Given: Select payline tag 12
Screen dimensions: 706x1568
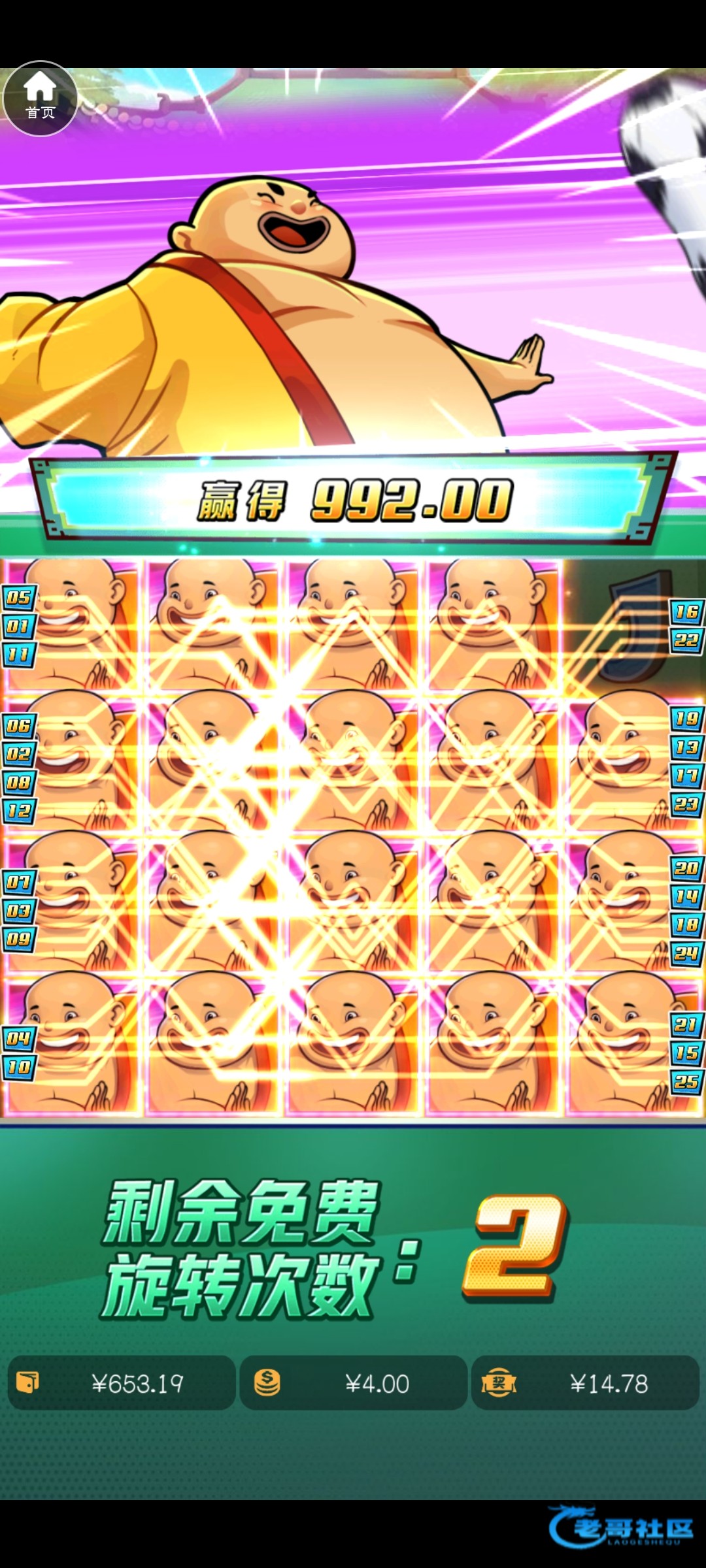Looking at the screenshot, I should tap(19, 811).
